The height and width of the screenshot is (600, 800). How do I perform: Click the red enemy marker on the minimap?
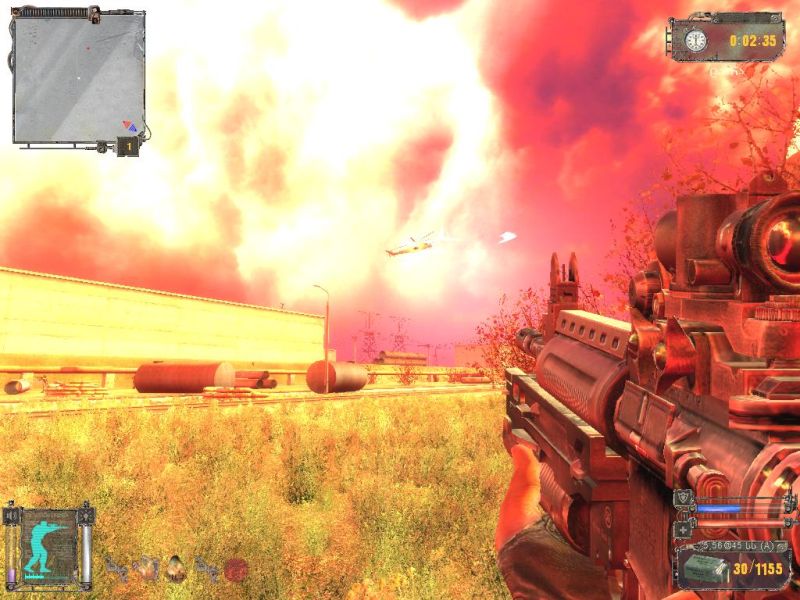(88, 47)
